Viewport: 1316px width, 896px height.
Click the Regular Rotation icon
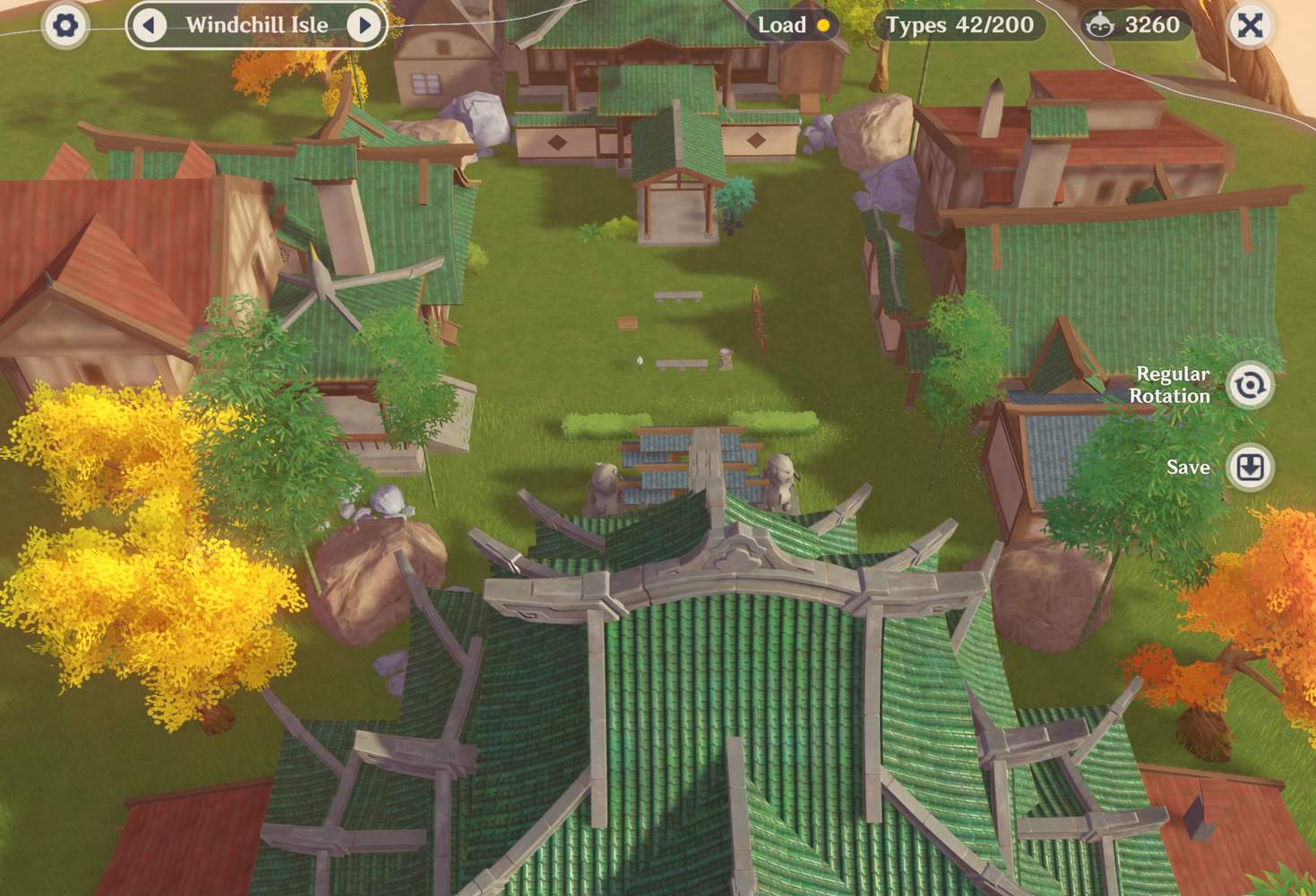point(1250,383)
